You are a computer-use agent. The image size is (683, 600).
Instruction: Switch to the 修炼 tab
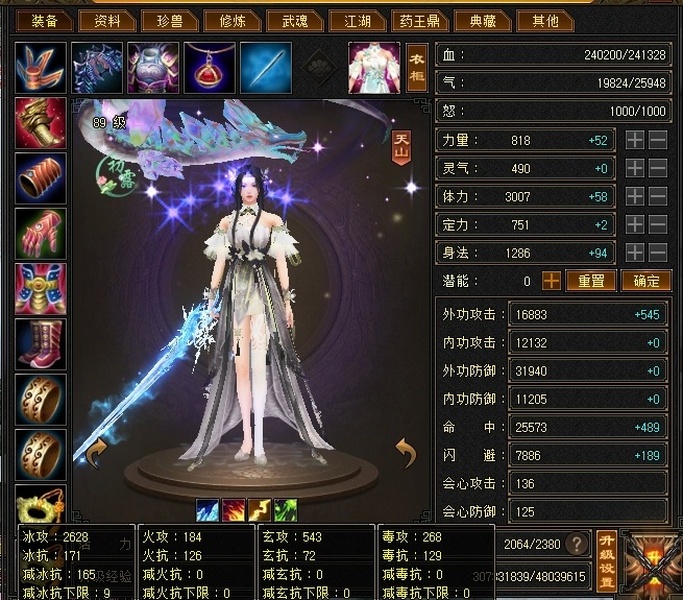pos(232,20)
